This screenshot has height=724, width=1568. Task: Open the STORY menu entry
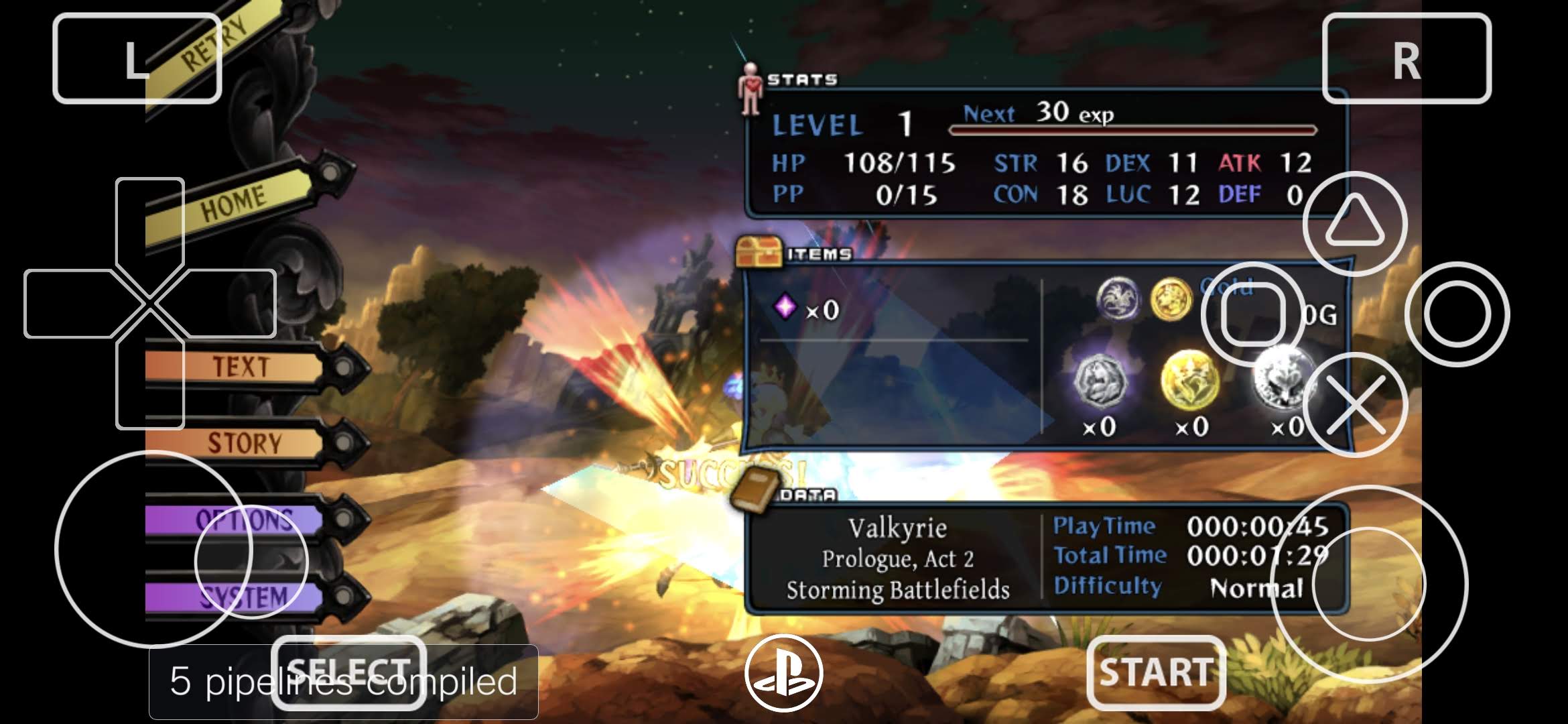pos(244,442)
